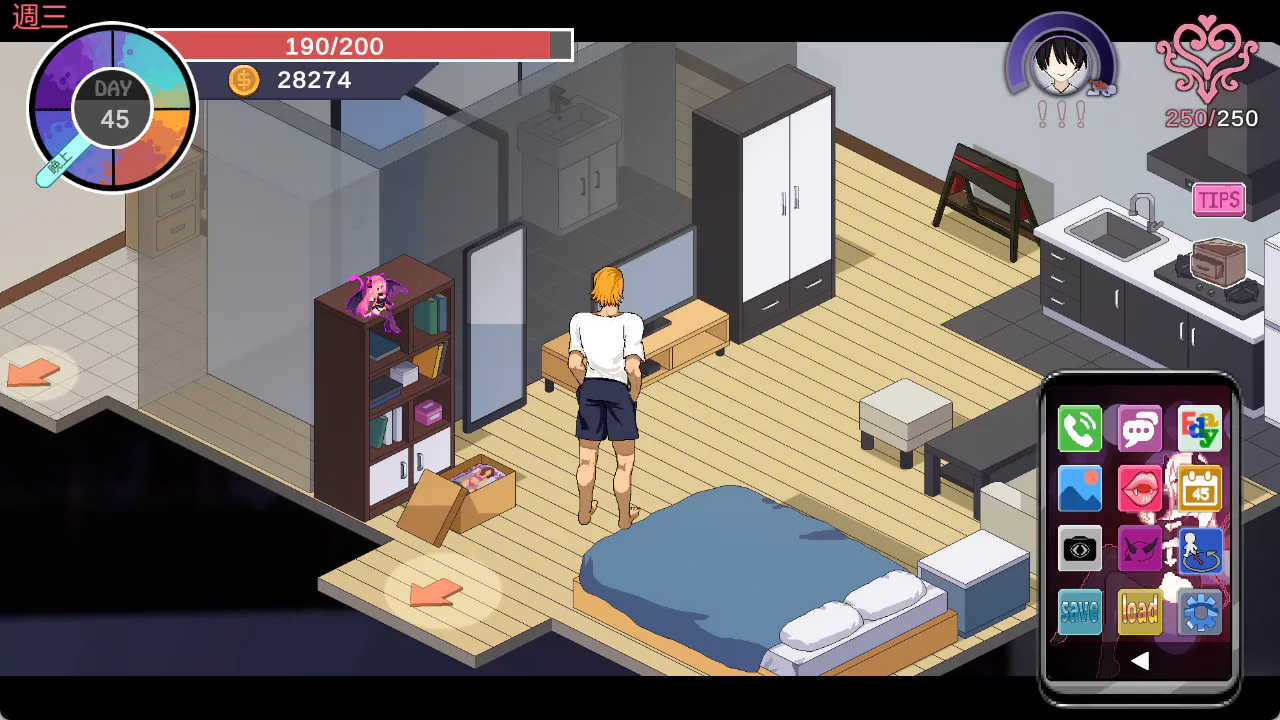Click the dark-haired character portrait
The height and width of the screenshot is (720, 1280).
(1061, 62)
